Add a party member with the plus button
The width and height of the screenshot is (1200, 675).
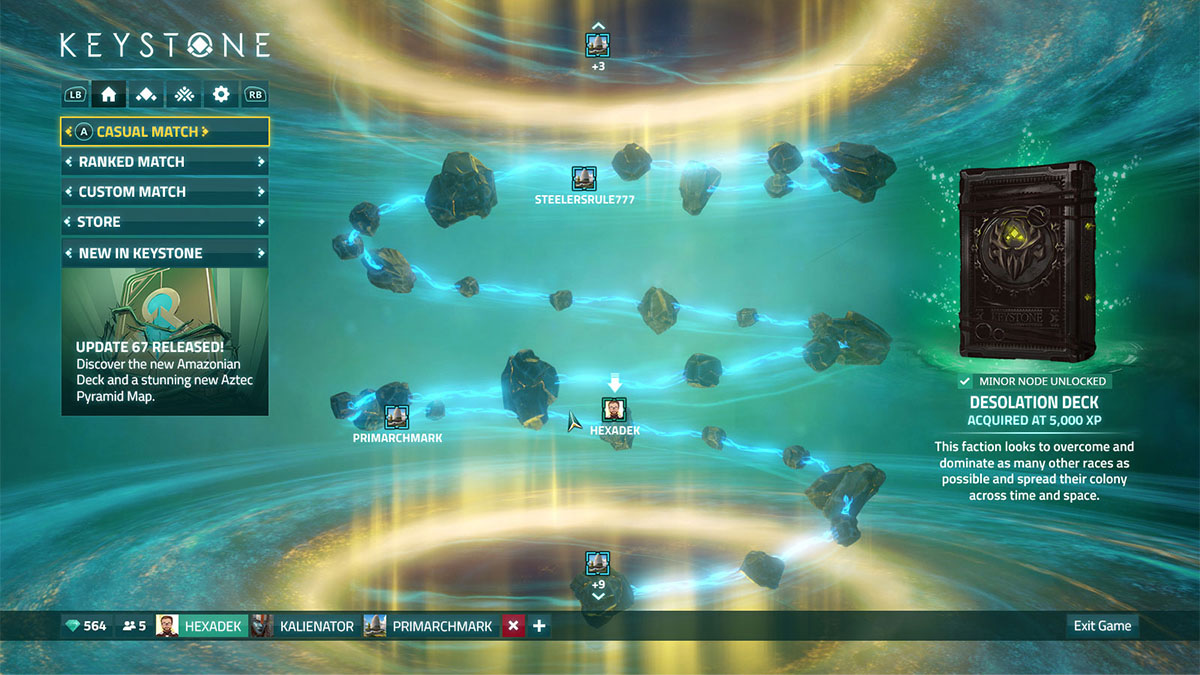pos(539,626)
